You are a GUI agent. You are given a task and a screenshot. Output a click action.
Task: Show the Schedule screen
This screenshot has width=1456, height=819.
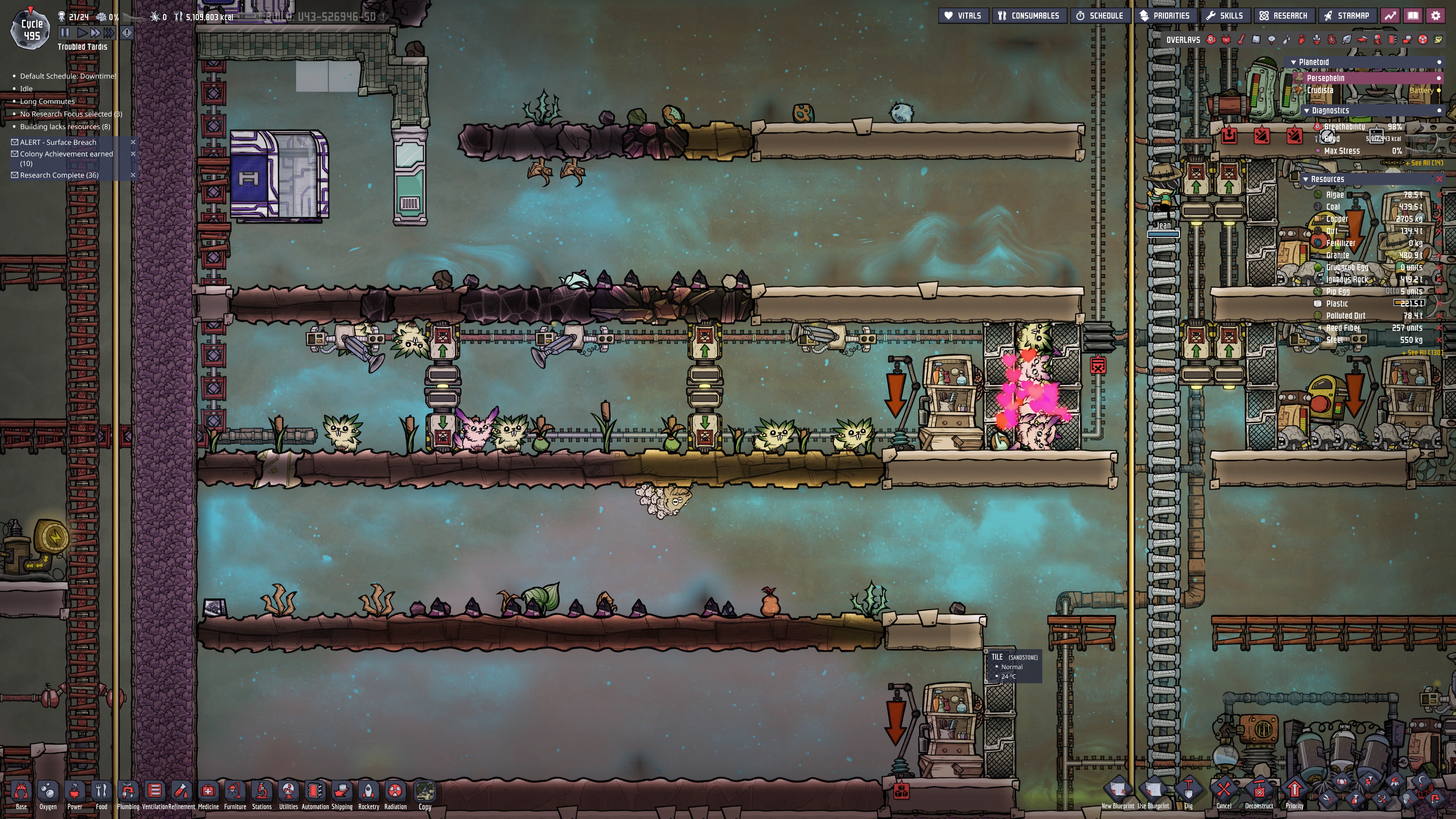pyautogui.click(x=1100, y=16)
